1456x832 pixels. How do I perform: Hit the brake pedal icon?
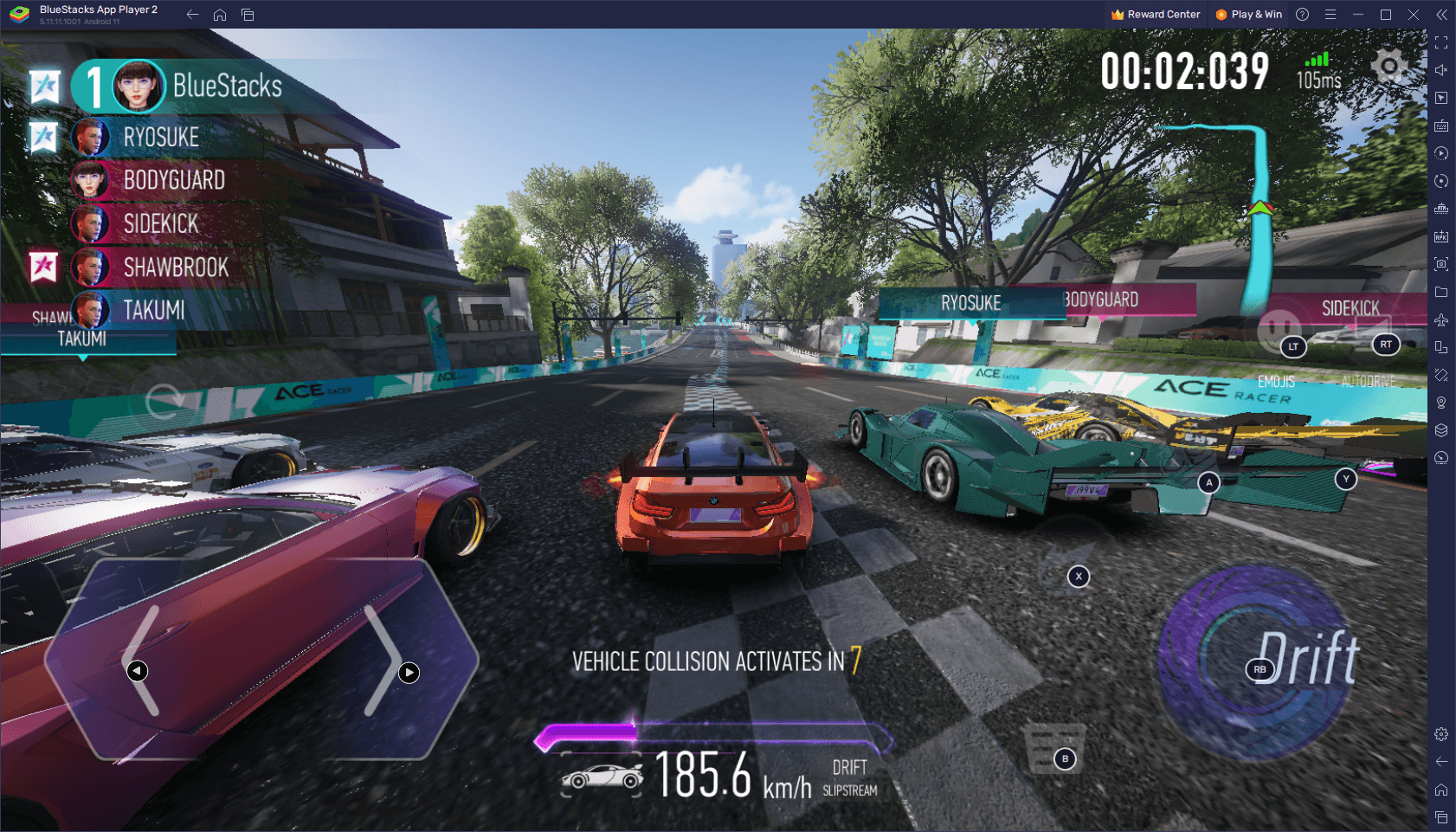1054,748
